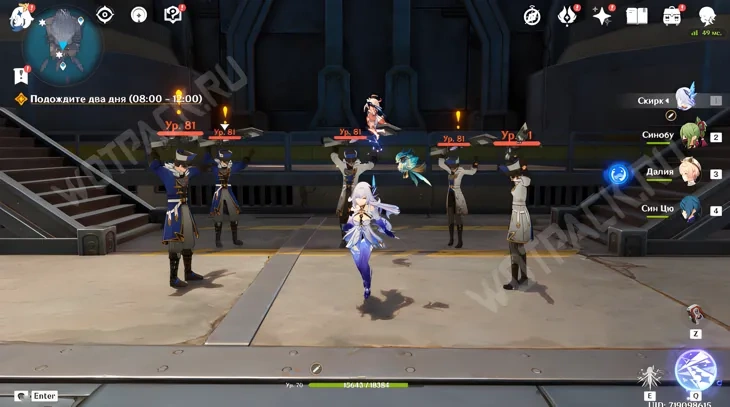Toggle the eye-shaped view icon
The height and width of the screenshot is (407, 730).
pos(105,15)
